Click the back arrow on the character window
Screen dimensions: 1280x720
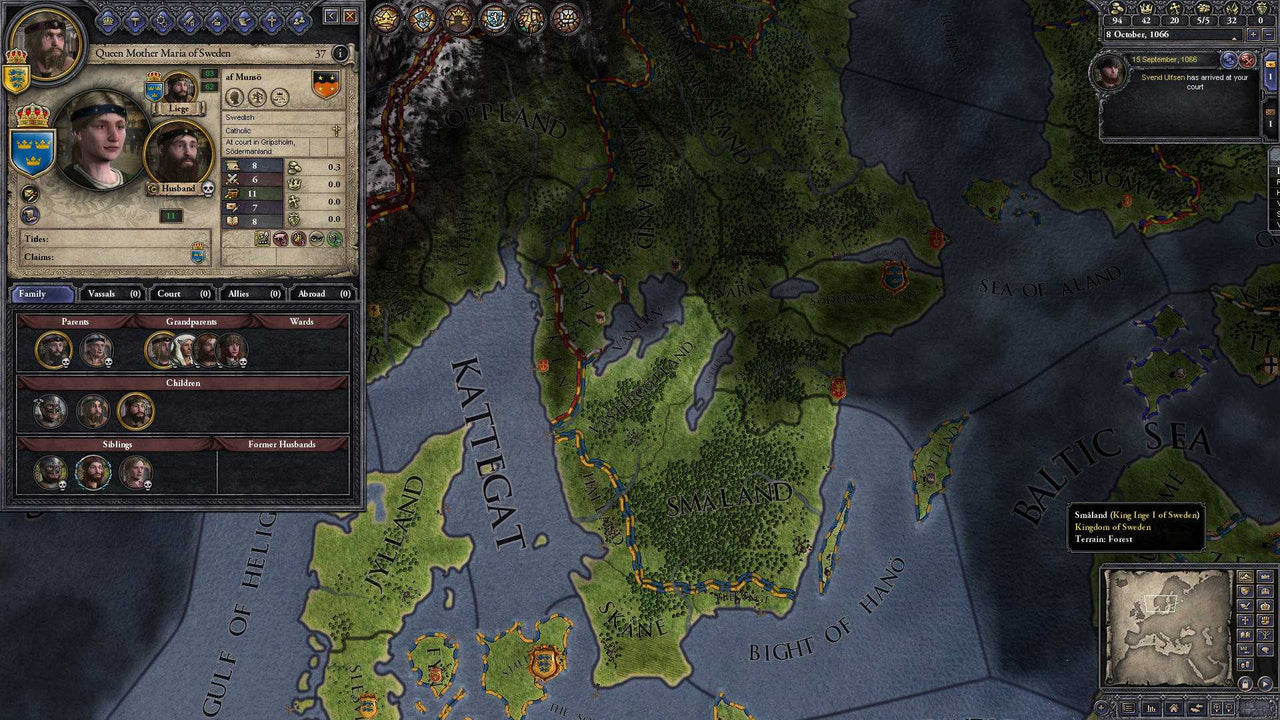click(x=329, y=16)
